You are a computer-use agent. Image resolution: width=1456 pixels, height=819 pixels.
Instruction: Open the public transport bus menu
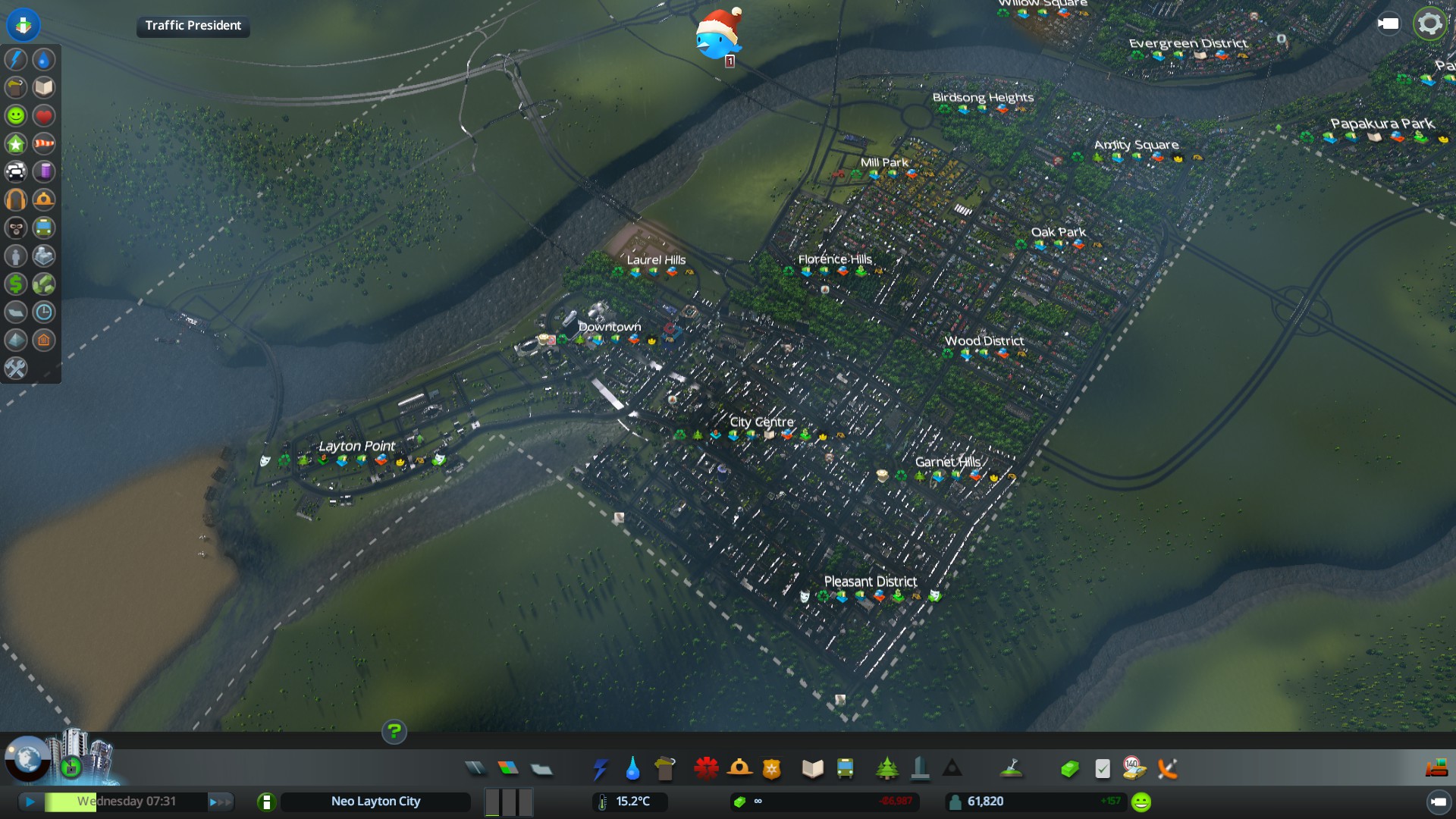click(845, 769)
